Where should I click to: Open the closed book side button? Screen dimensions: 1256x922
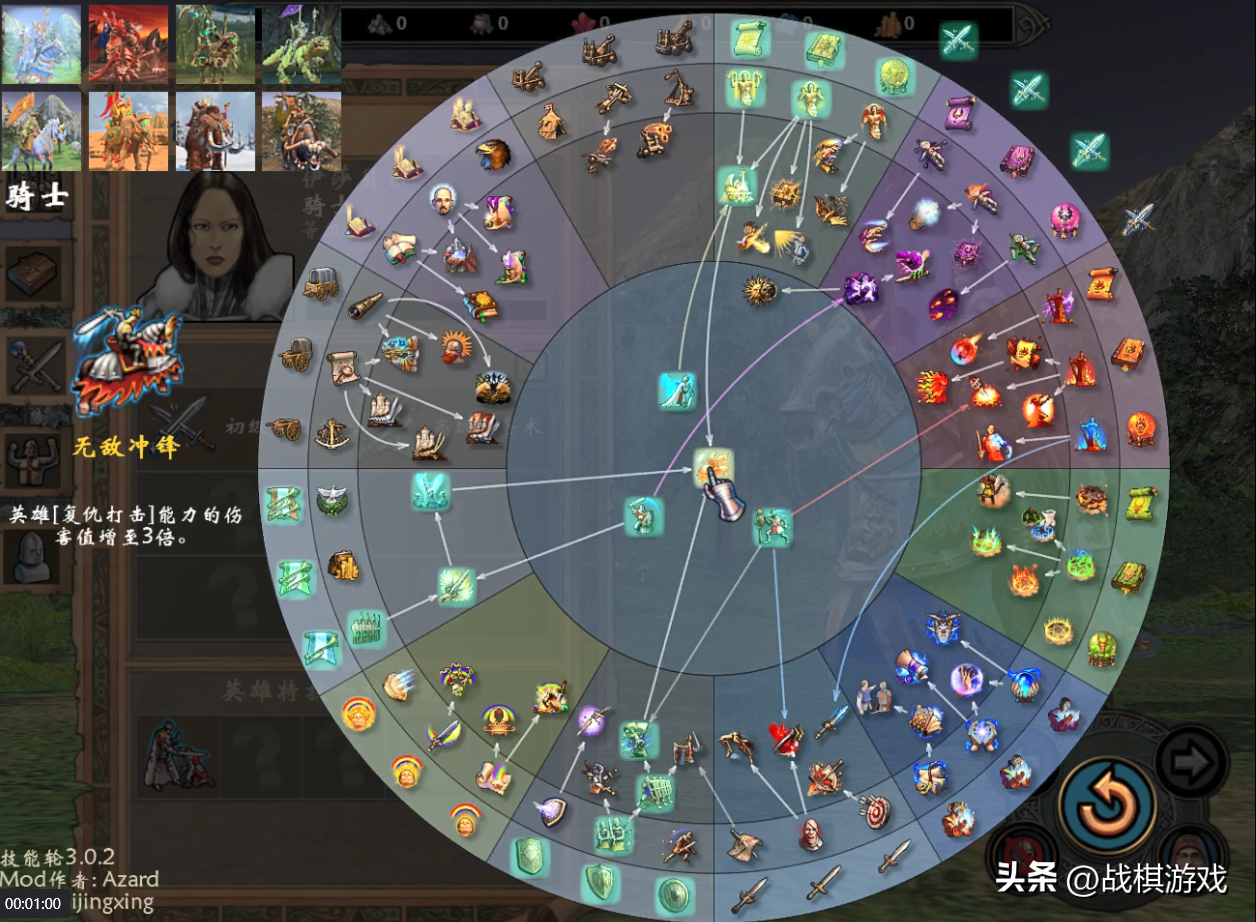point(35,273)
